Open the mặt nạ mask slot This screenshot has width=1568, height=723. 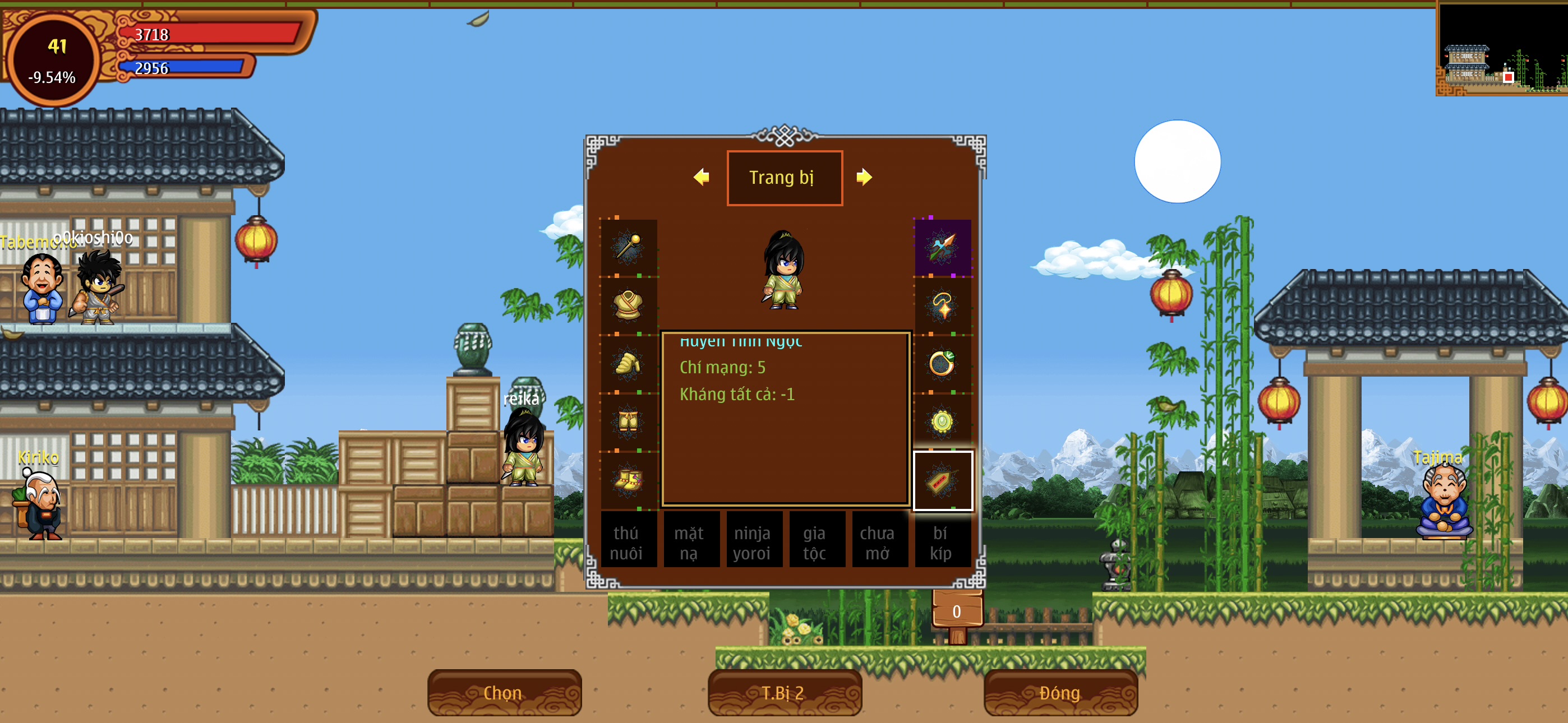(x=690, y=541)
